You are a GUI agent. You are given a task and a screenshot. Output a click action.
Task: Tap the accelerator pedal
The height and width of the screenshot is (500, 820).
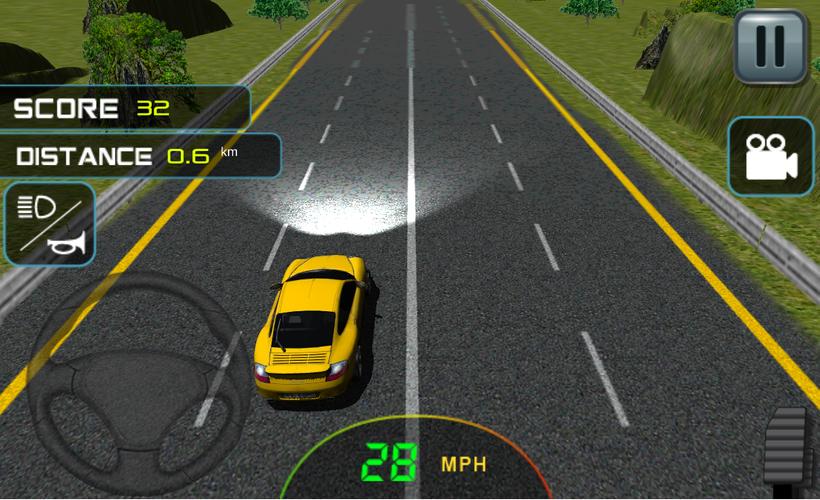790,448
